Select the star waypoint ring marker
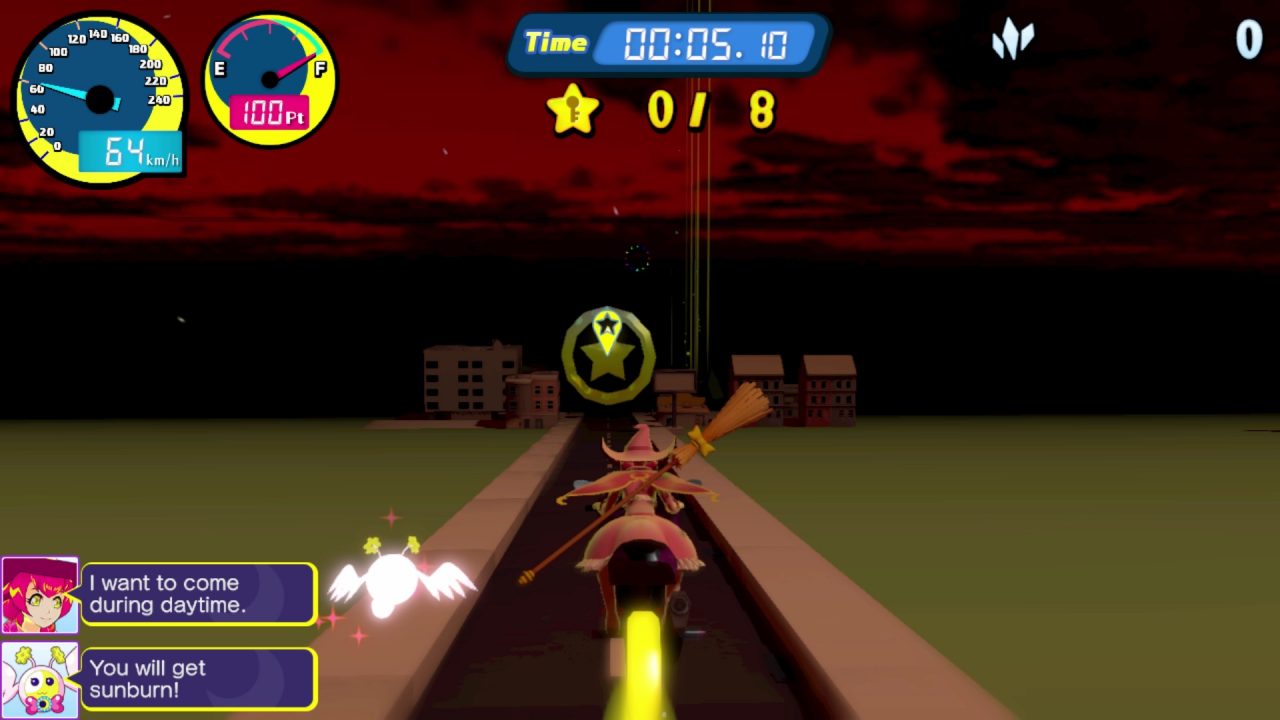The height and width of the screenshot is (720, 1280). 607,356
